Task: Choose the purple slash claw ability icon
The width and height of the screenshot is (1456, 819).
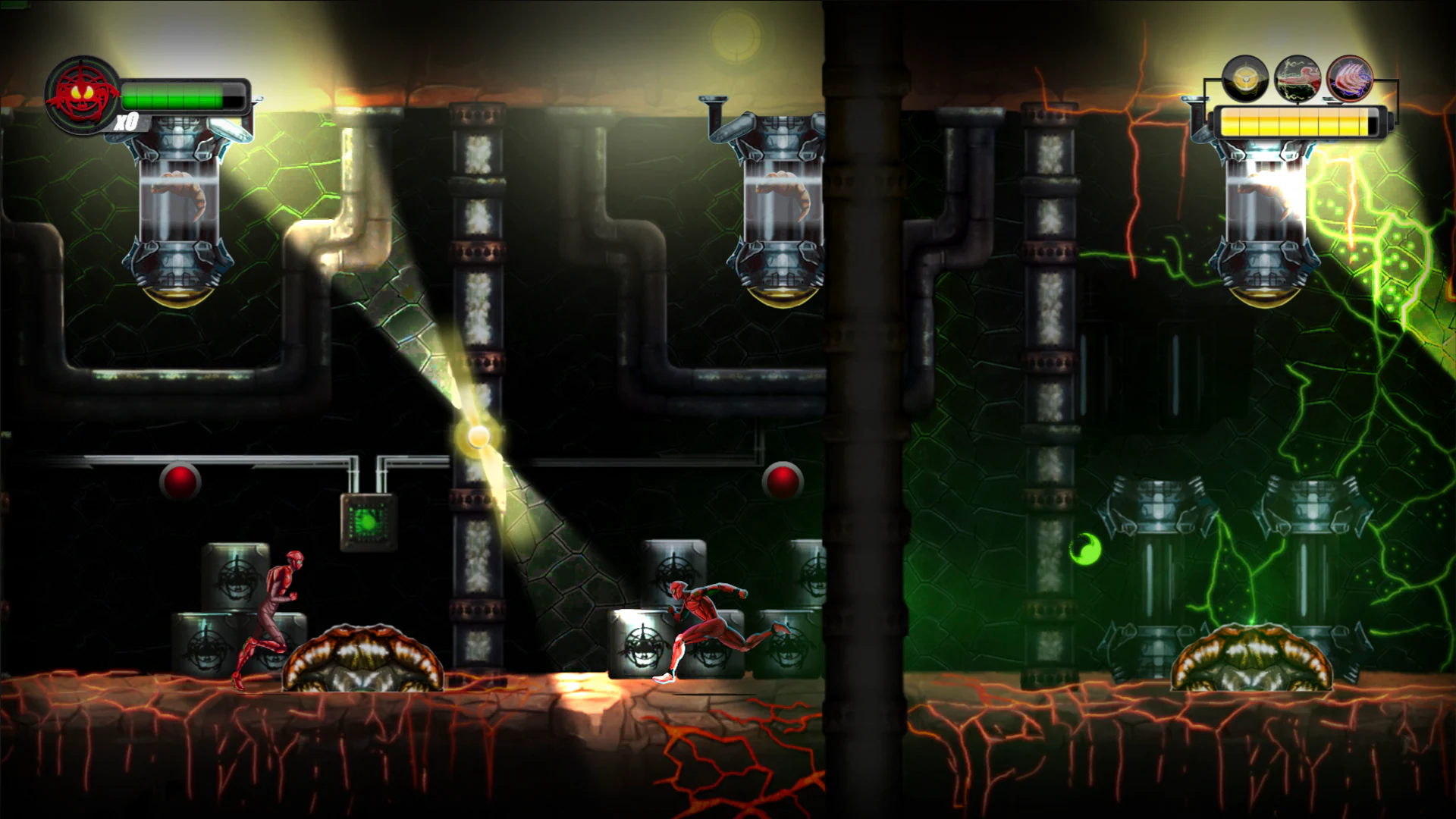Action: point(1350,79)
